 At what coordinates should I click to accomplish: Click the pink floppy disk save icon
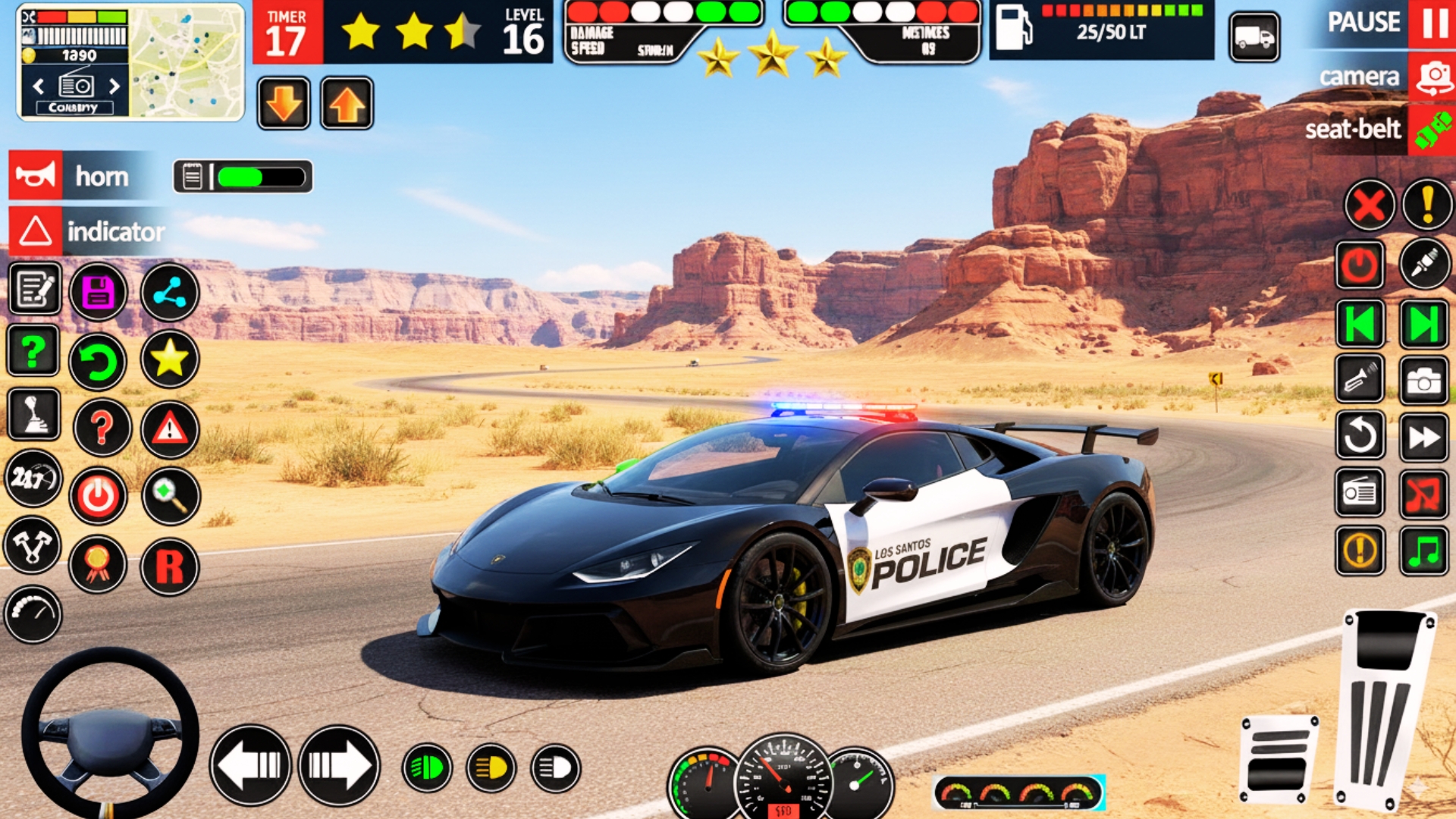tap(98, 292)
